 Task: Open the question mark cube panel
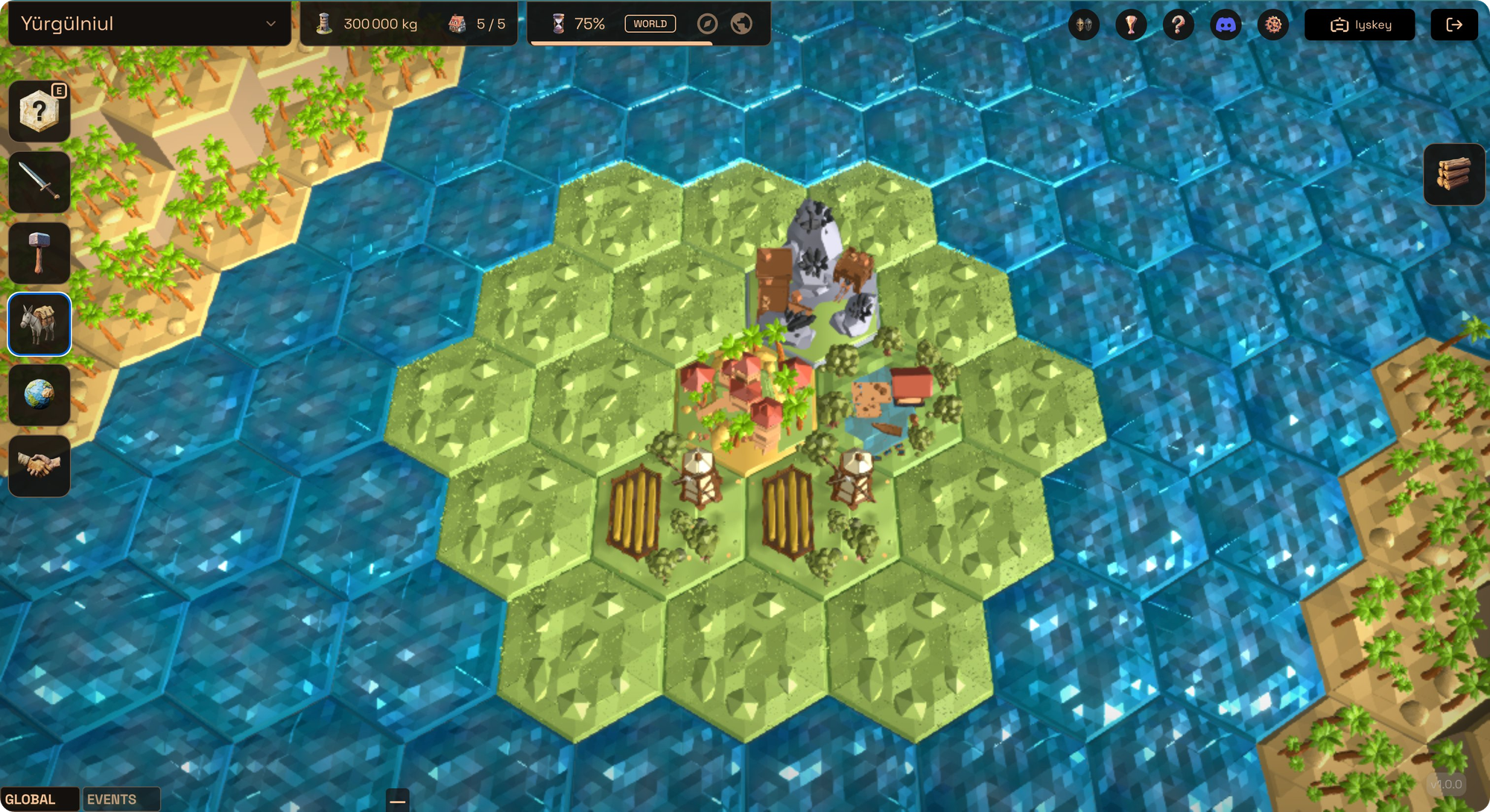coord(39,112)
